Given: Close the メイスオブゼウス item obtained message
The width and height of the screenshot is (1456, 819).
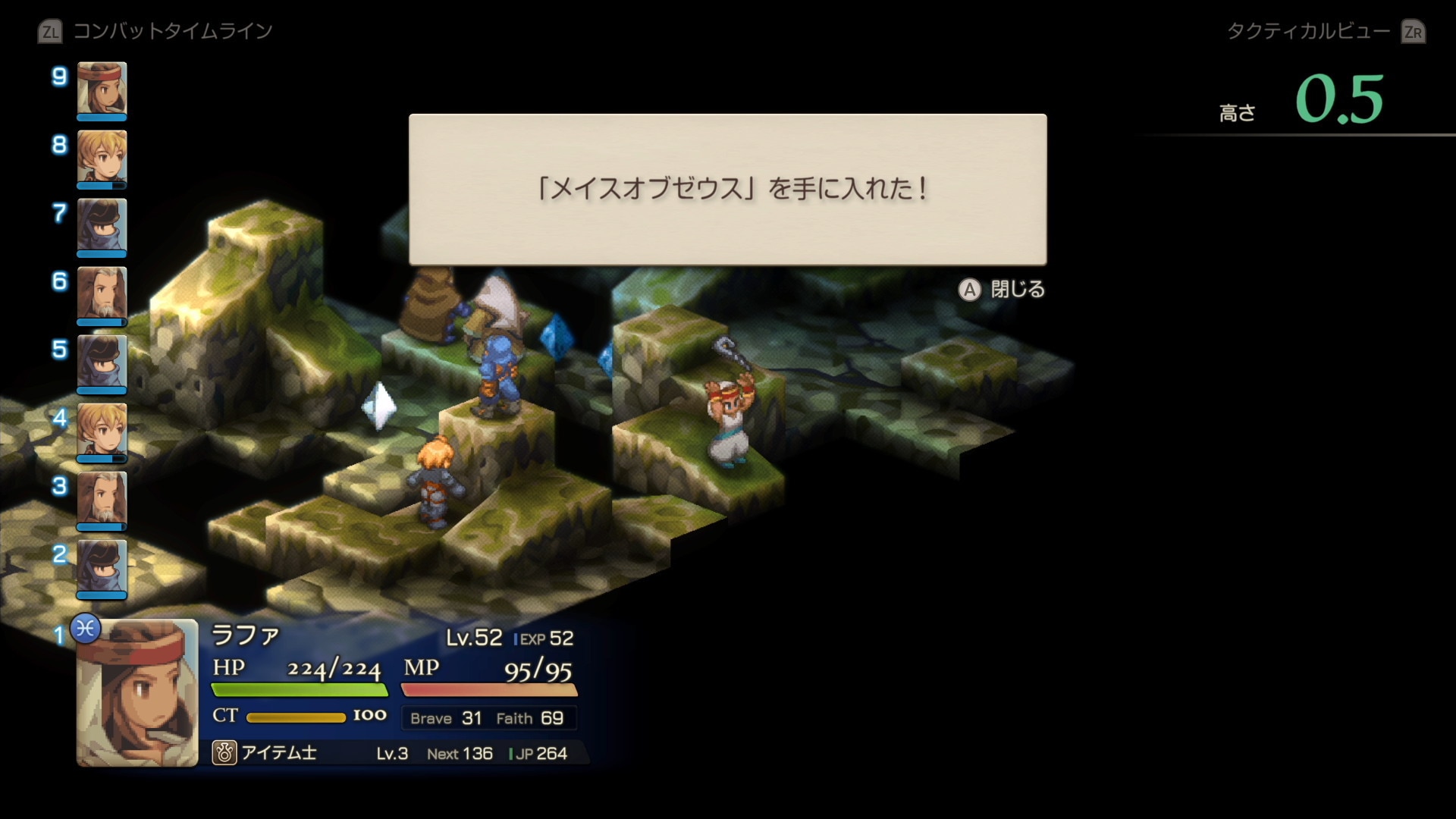Looking at the screenshot, I should (969, 290).
